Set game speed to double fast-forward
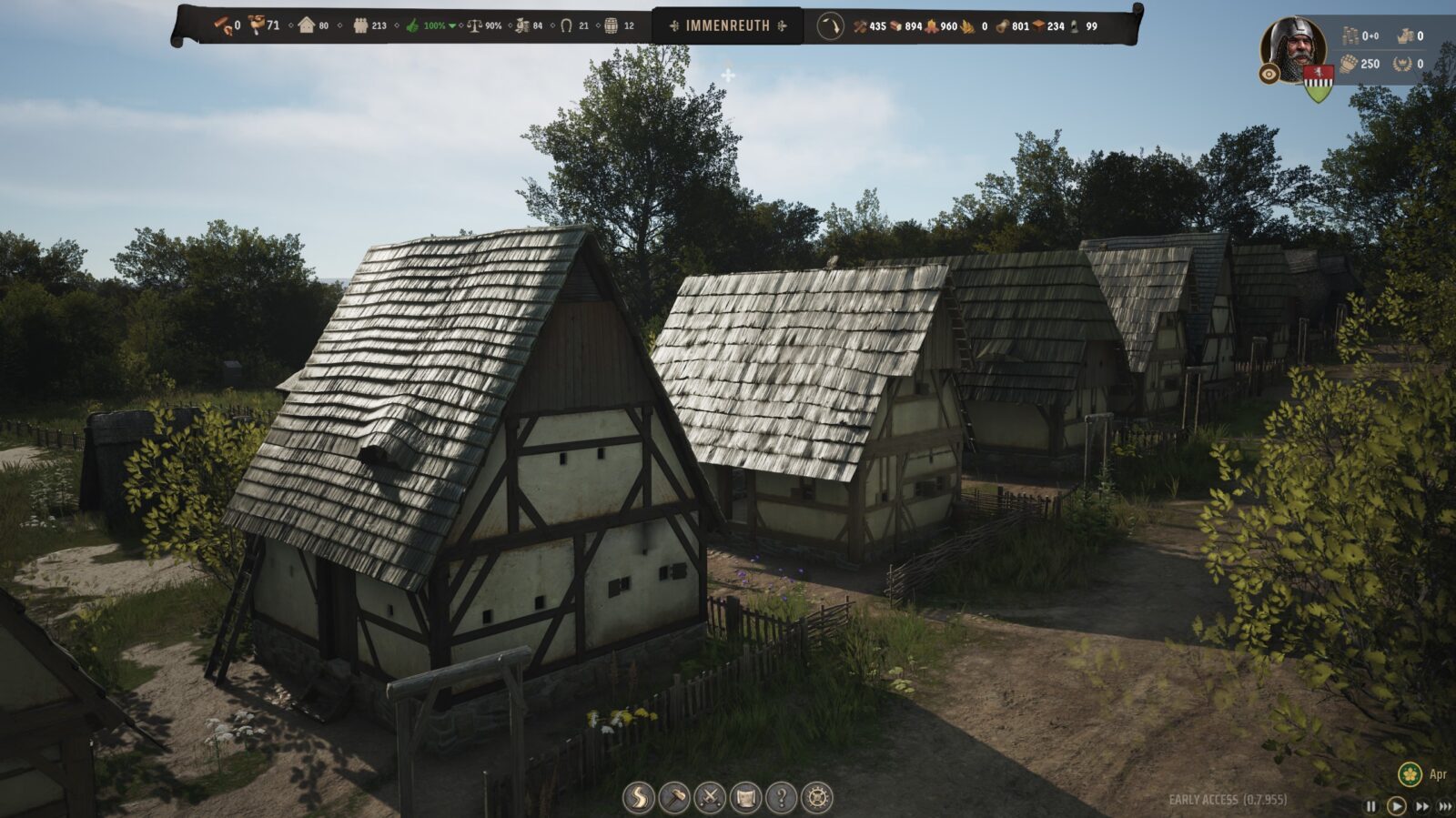This screenshot has height=818, width=1456. point(1421,806)
